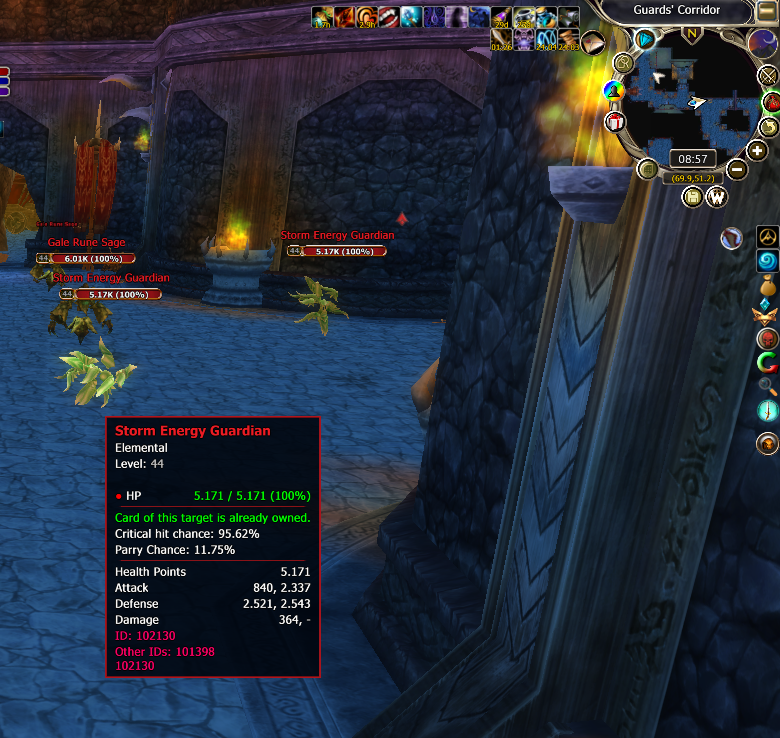780x738 pixels.
Task: Open the red bag minimap button
Action: (x=771, y=102)
